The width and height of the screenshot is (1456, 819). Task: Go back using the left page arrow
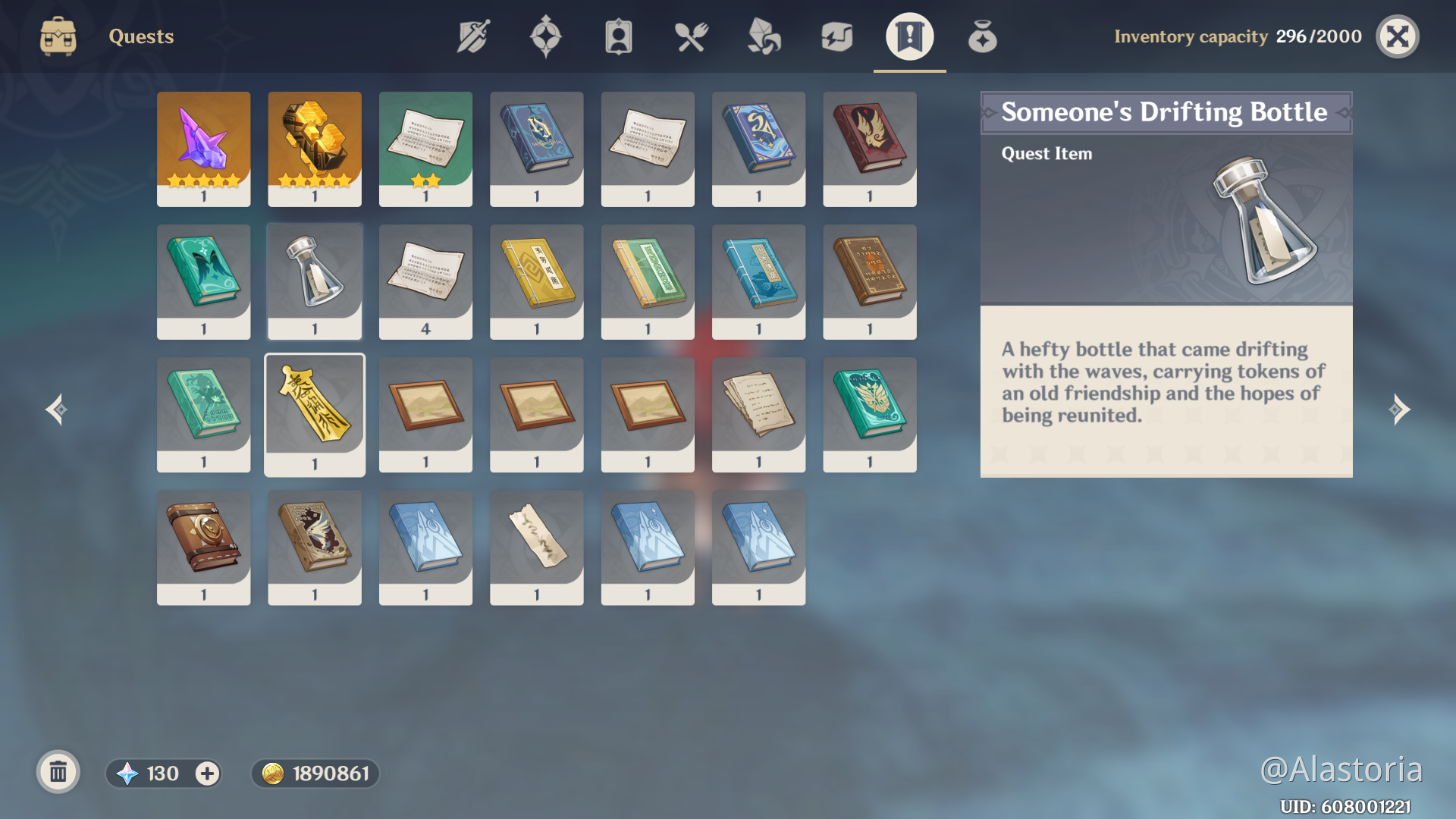tap(55, 409)
